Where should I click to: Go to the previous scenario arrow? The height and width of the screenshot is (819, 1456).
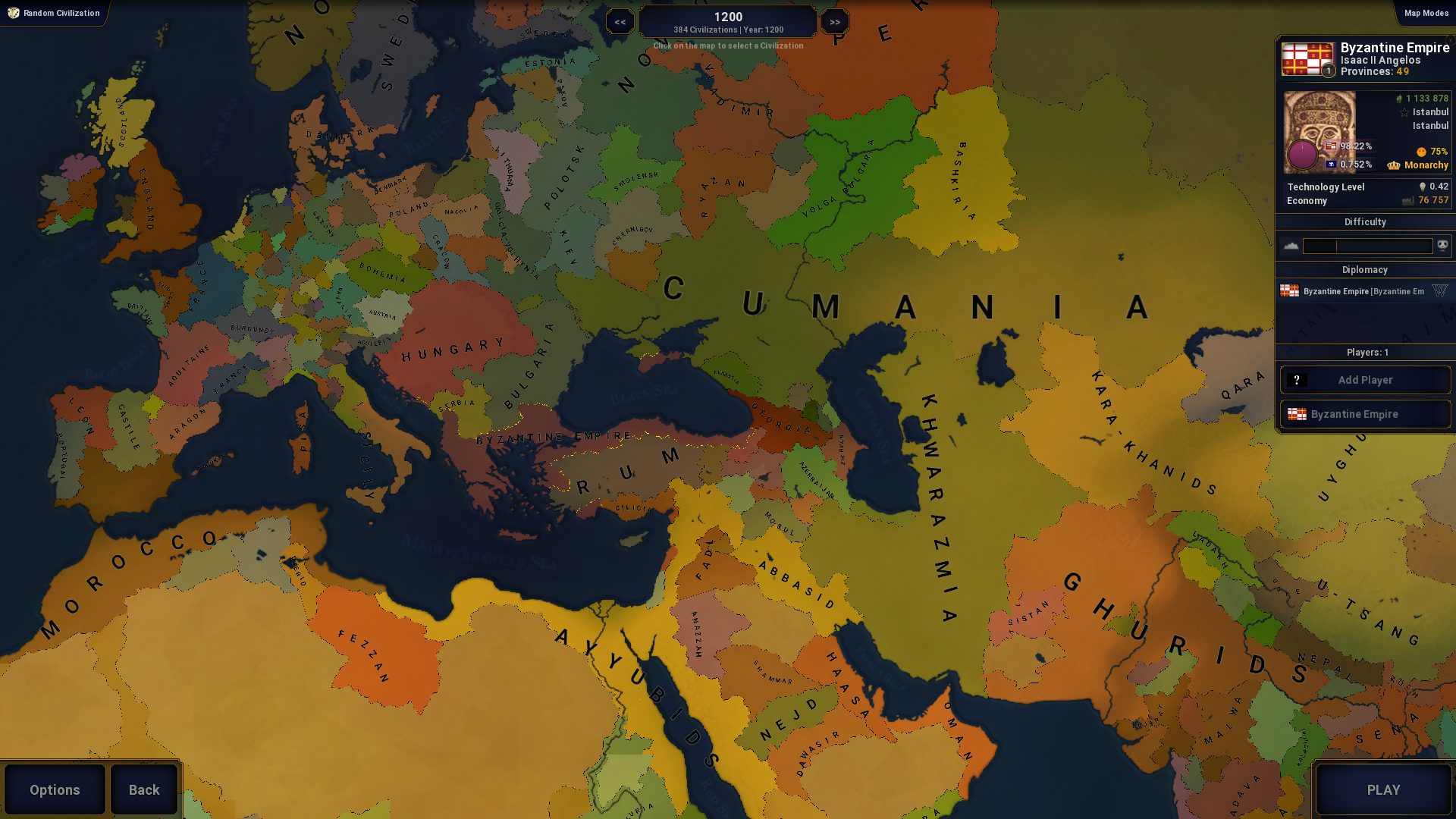point(620,22)
